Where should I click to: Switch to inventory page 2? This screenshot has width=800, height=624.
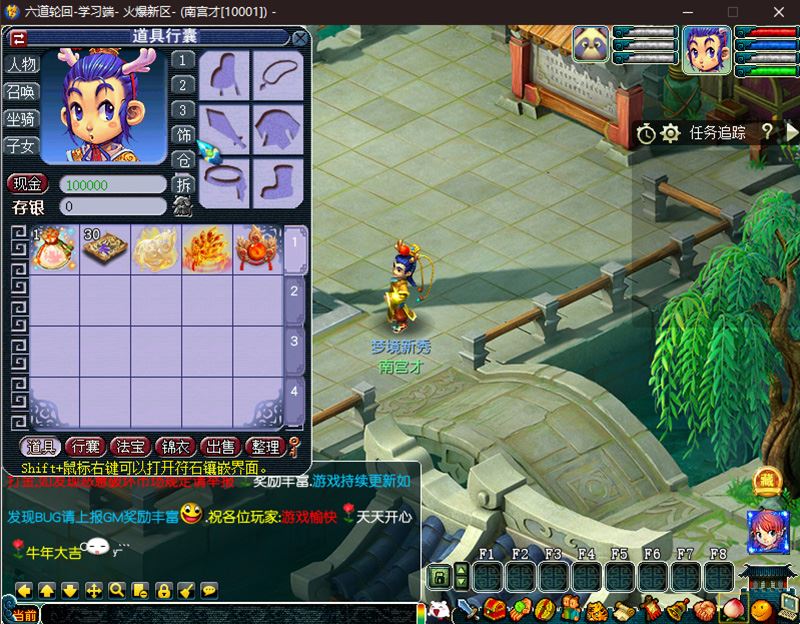pyautogui.click(x=294, y=291)
